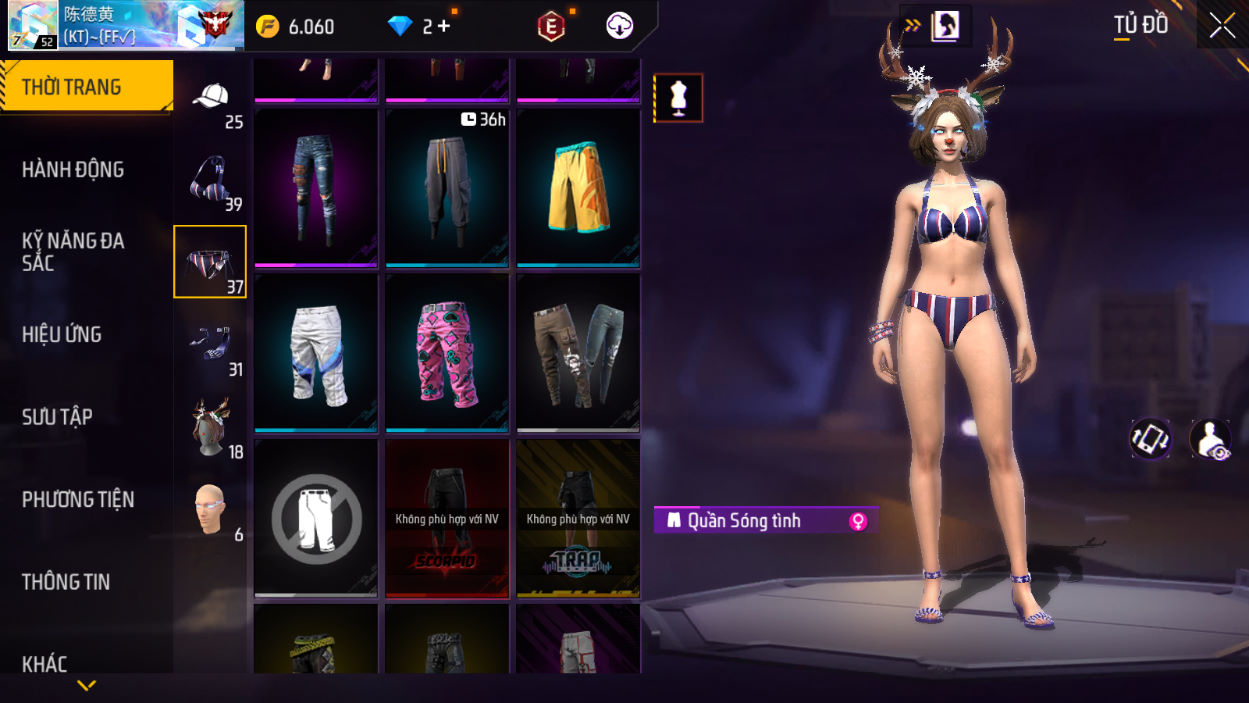Open the KỸ NĂNG ĐA SẮC section

[74, 252]
